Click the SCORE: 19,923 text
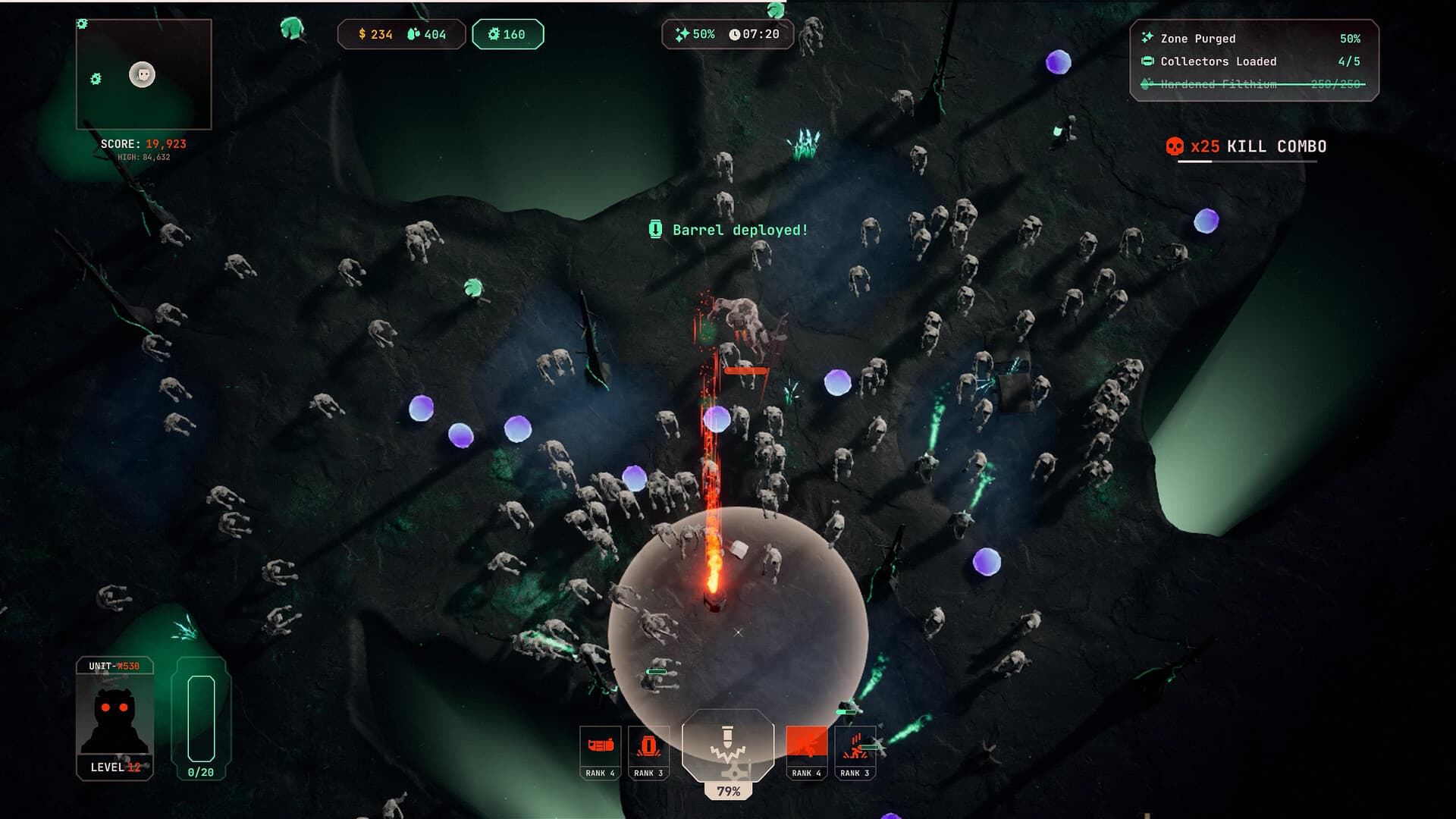Viewport: 1456px width, 819px height. click(144, 143)
